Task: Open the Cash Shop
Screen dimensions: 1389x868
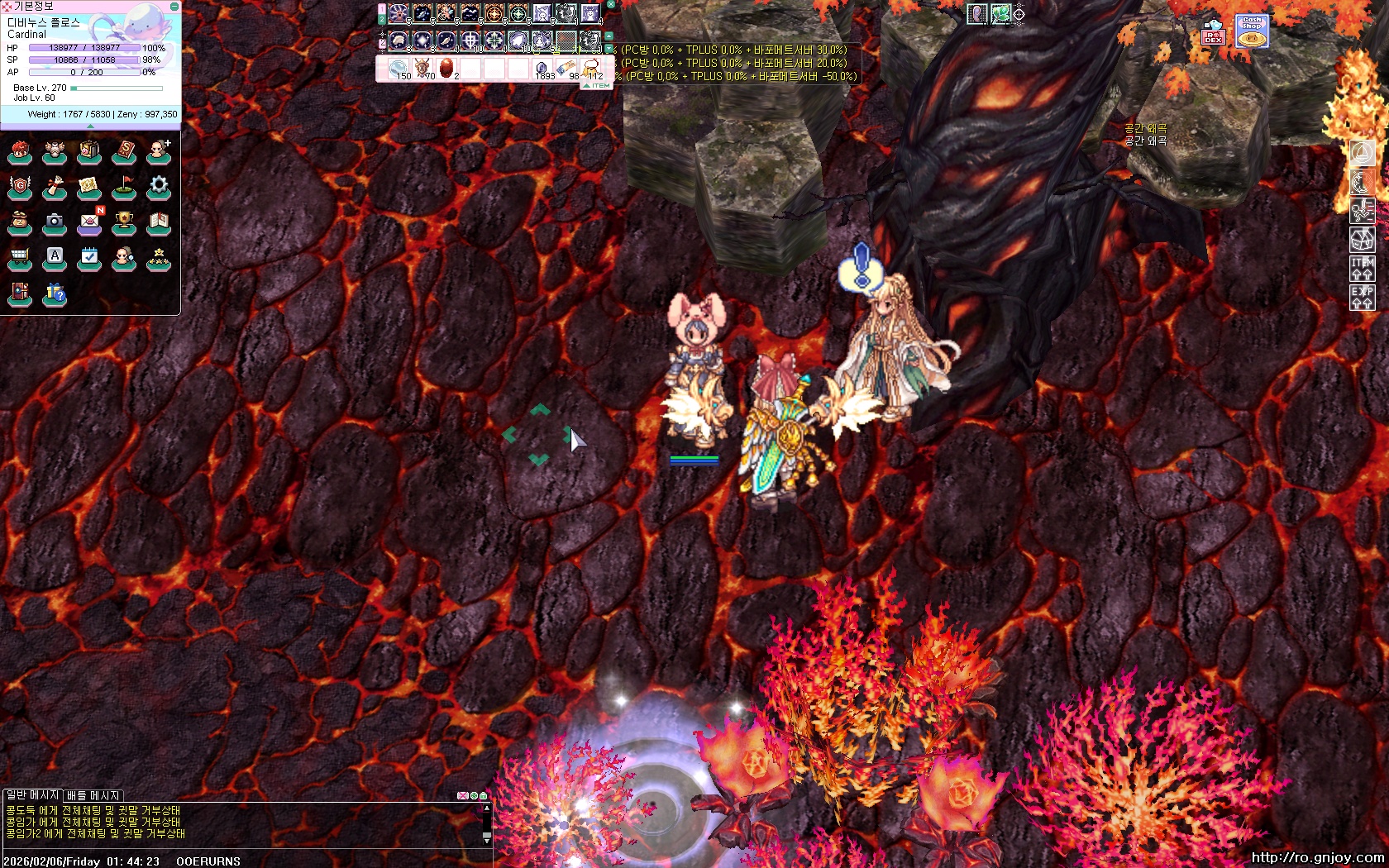Action: coord(1252,31)
